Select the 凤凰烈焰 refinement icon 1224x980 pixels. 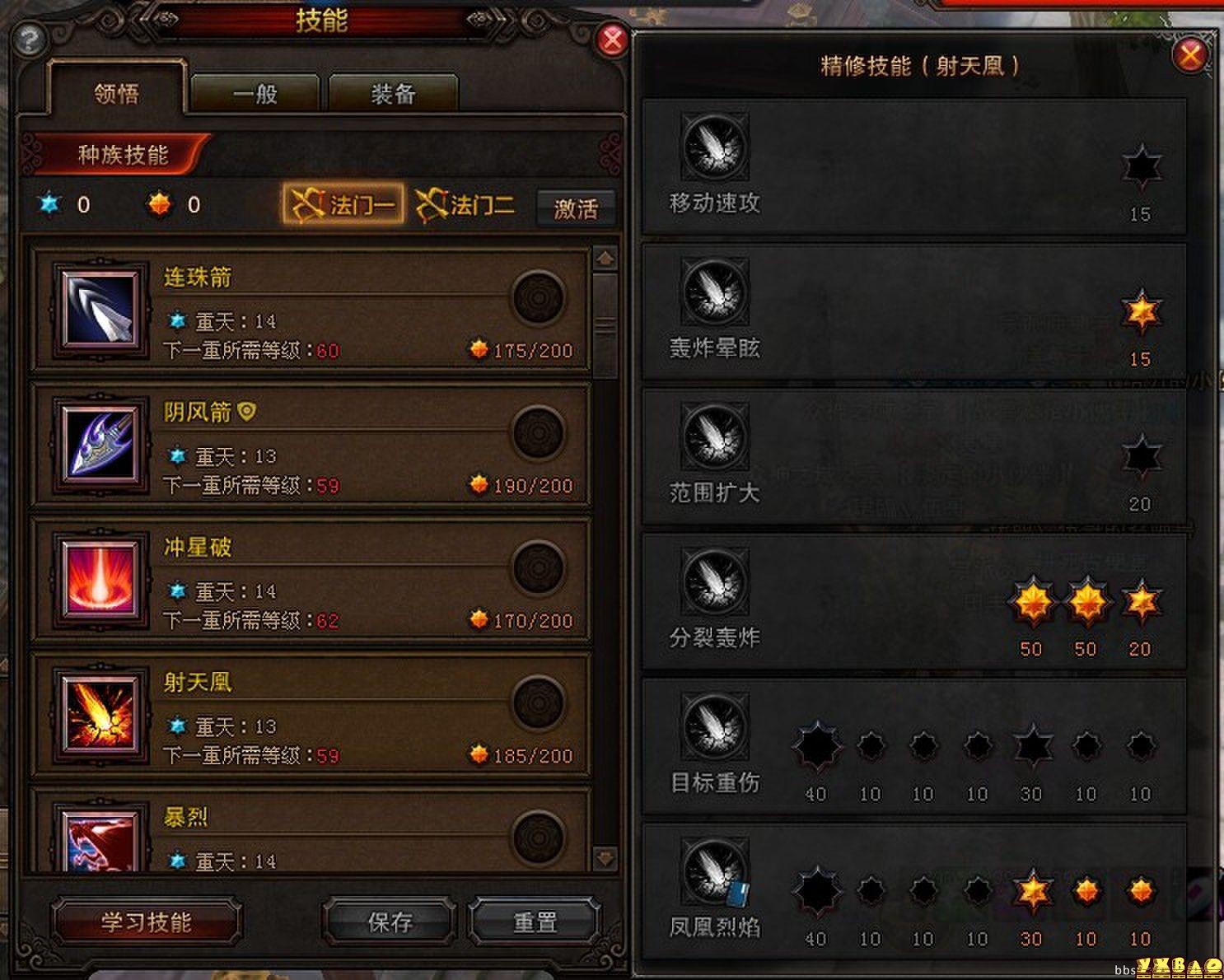[715, 872]
